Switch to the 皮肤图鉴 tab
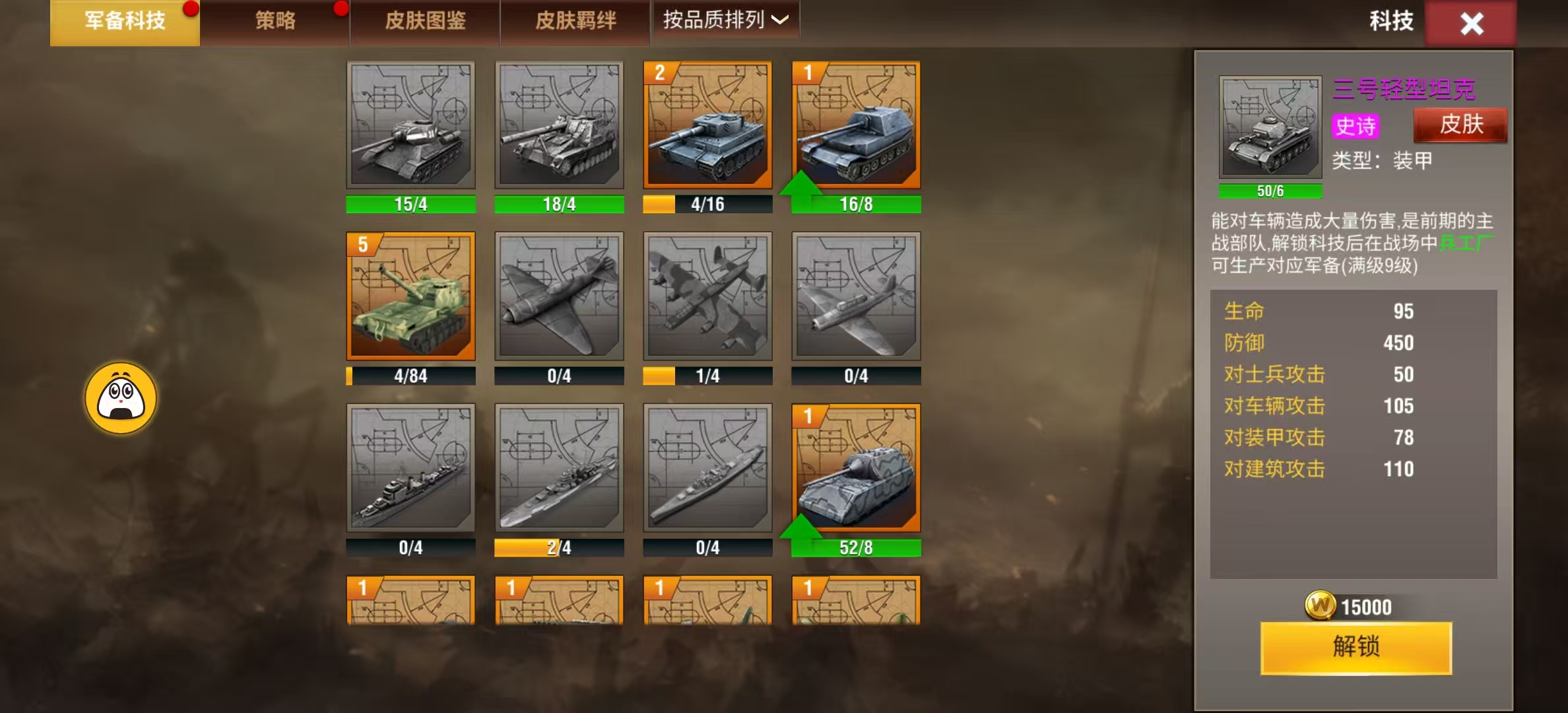This screenshot has width=1568, height=713. (425, 22)
